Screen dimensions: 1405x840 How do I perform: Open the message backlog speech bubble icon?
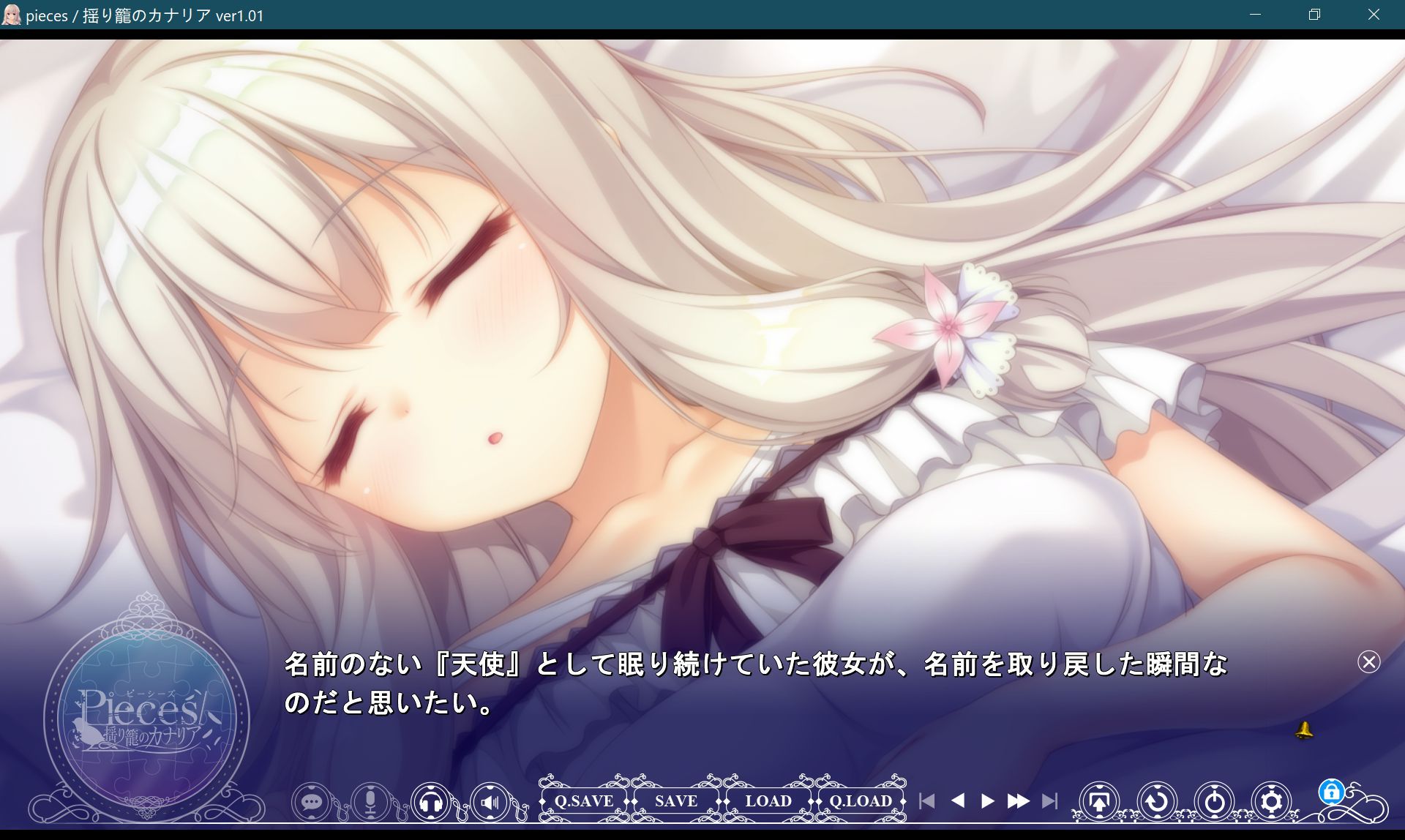click(312, 801)
